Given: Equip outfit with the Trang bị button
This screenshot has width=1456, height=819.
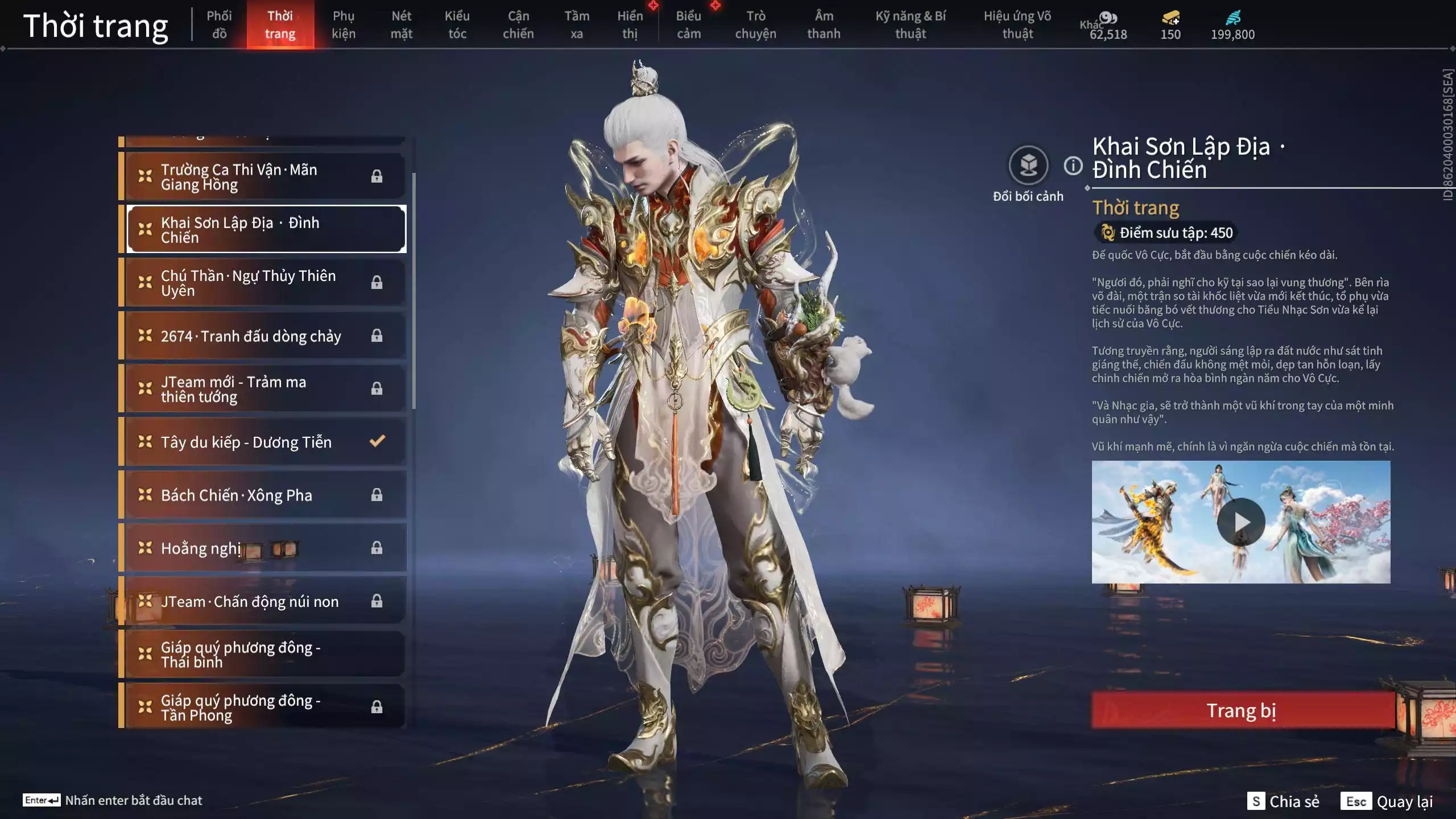Looking at the screenshot, I should [x=1242, y=710].
